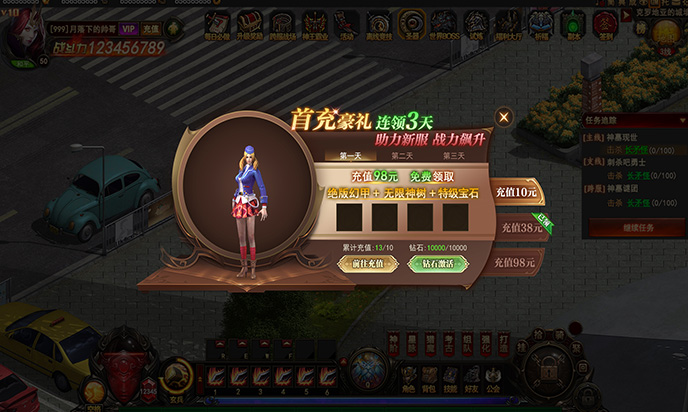Switch to the 第二天 day tab
Screen dimensions: 688x412
point(402,155)
